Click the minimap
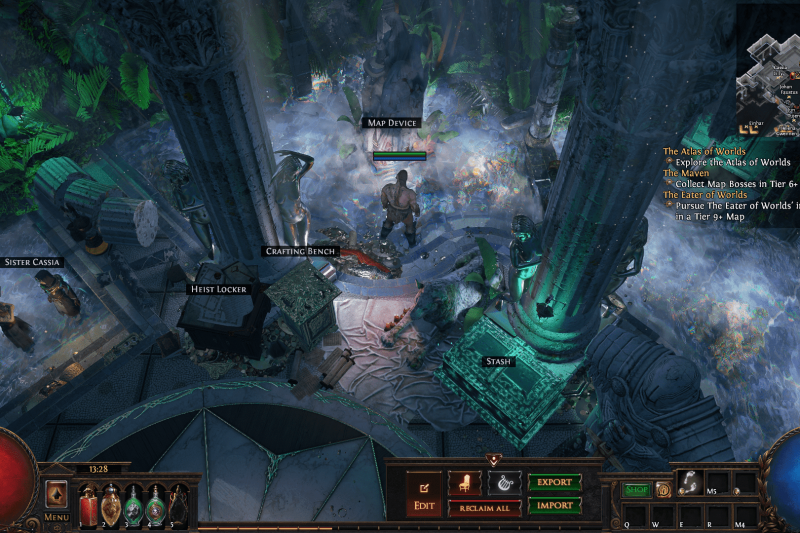The width and height of the screenshot is (800, 533). point(768,70)
